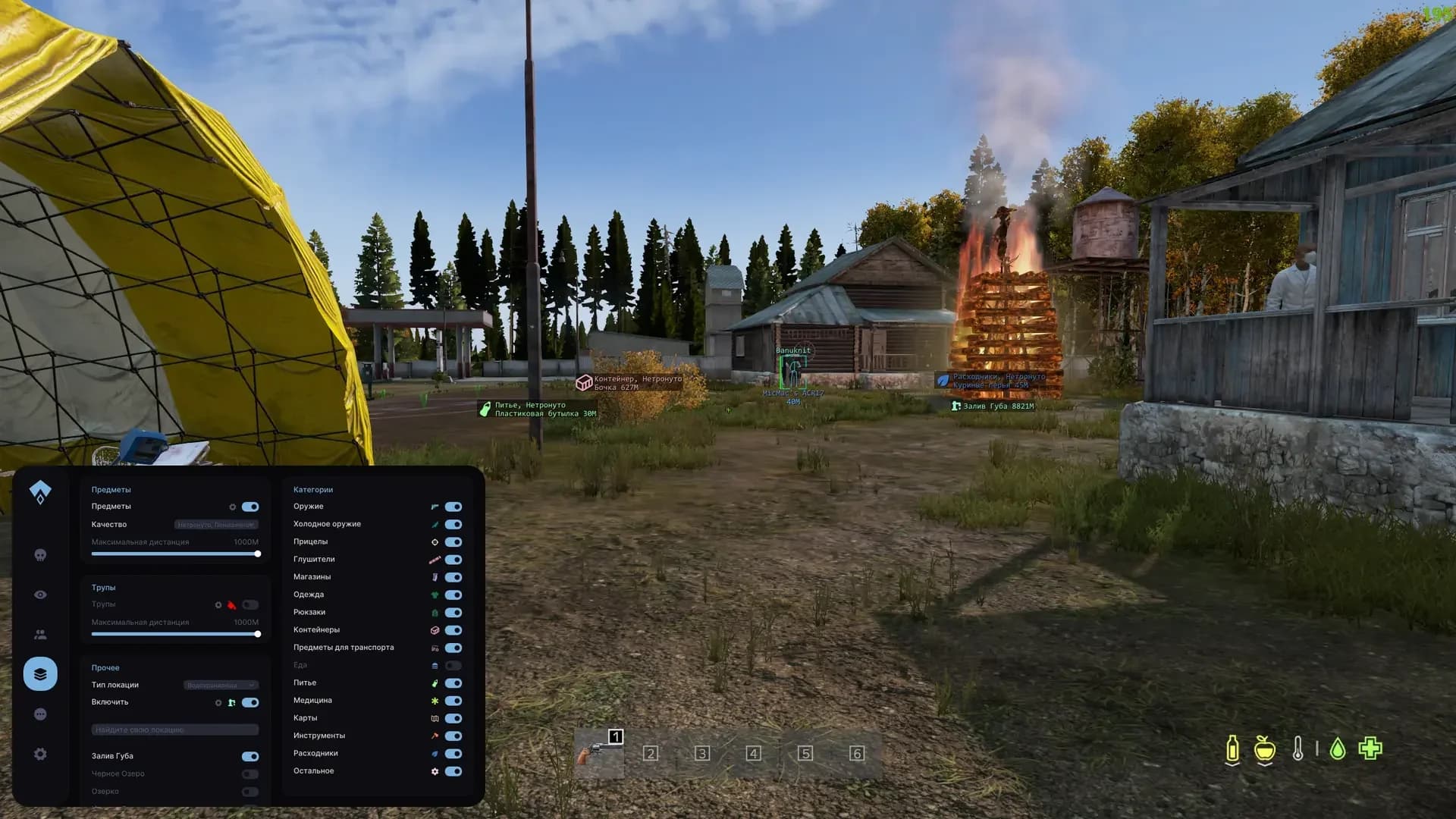1456x819 pixels.
Task: Click the red flag icon beside Трупы
Action: (x=231, y=604)
